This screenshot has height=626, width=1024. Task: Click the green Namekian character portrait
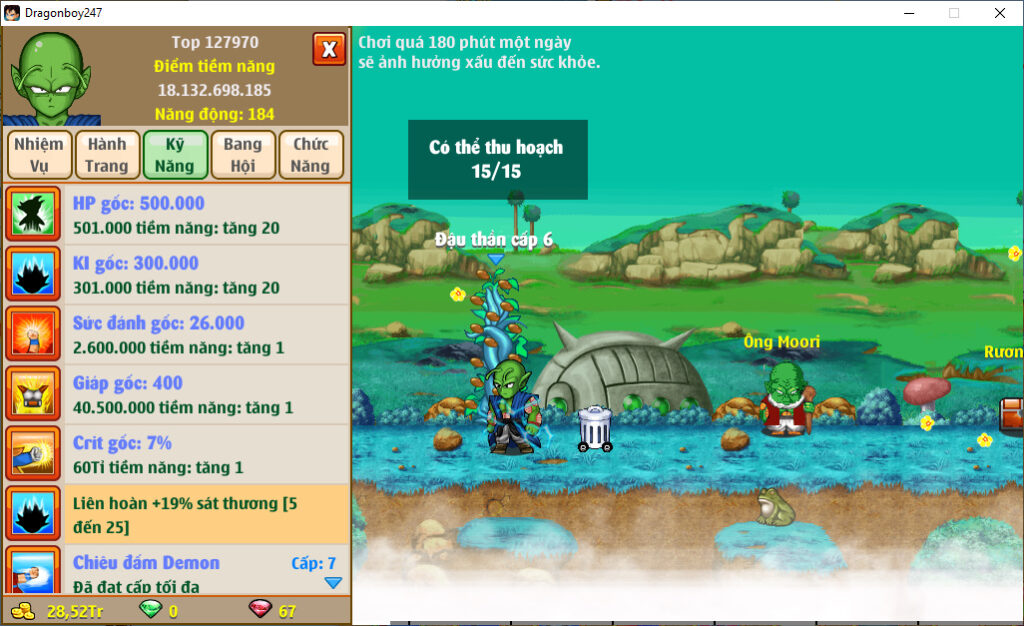pos(50,77)
